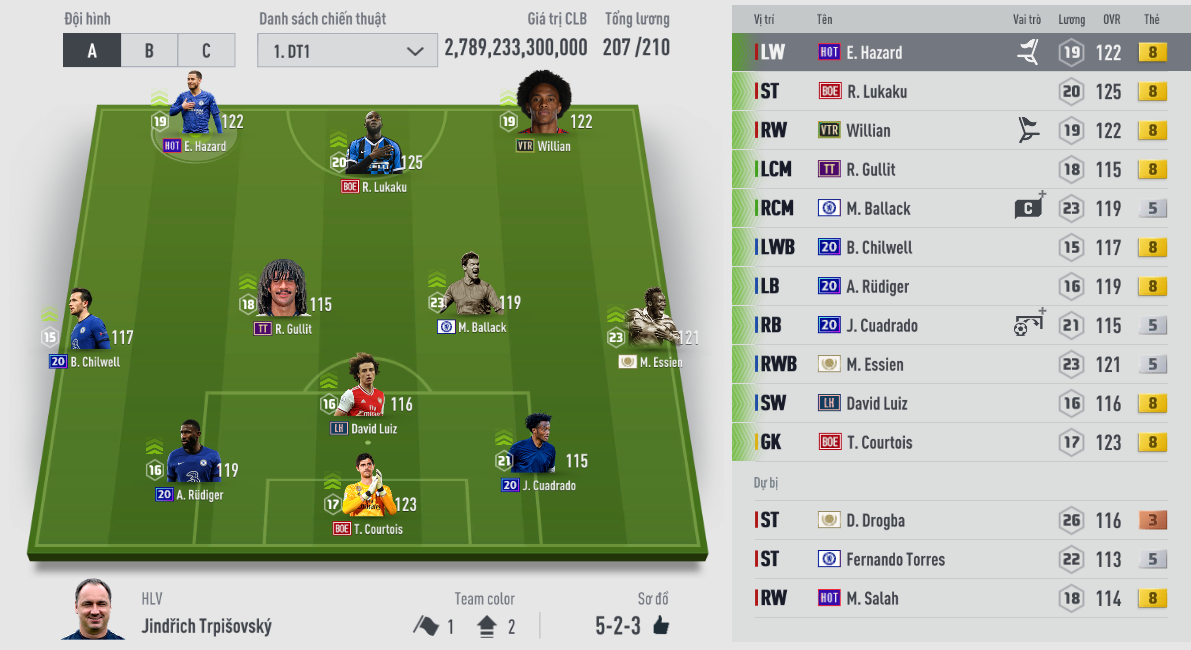
Task: Select squad tab A
Action: click(x=92, y=50)
